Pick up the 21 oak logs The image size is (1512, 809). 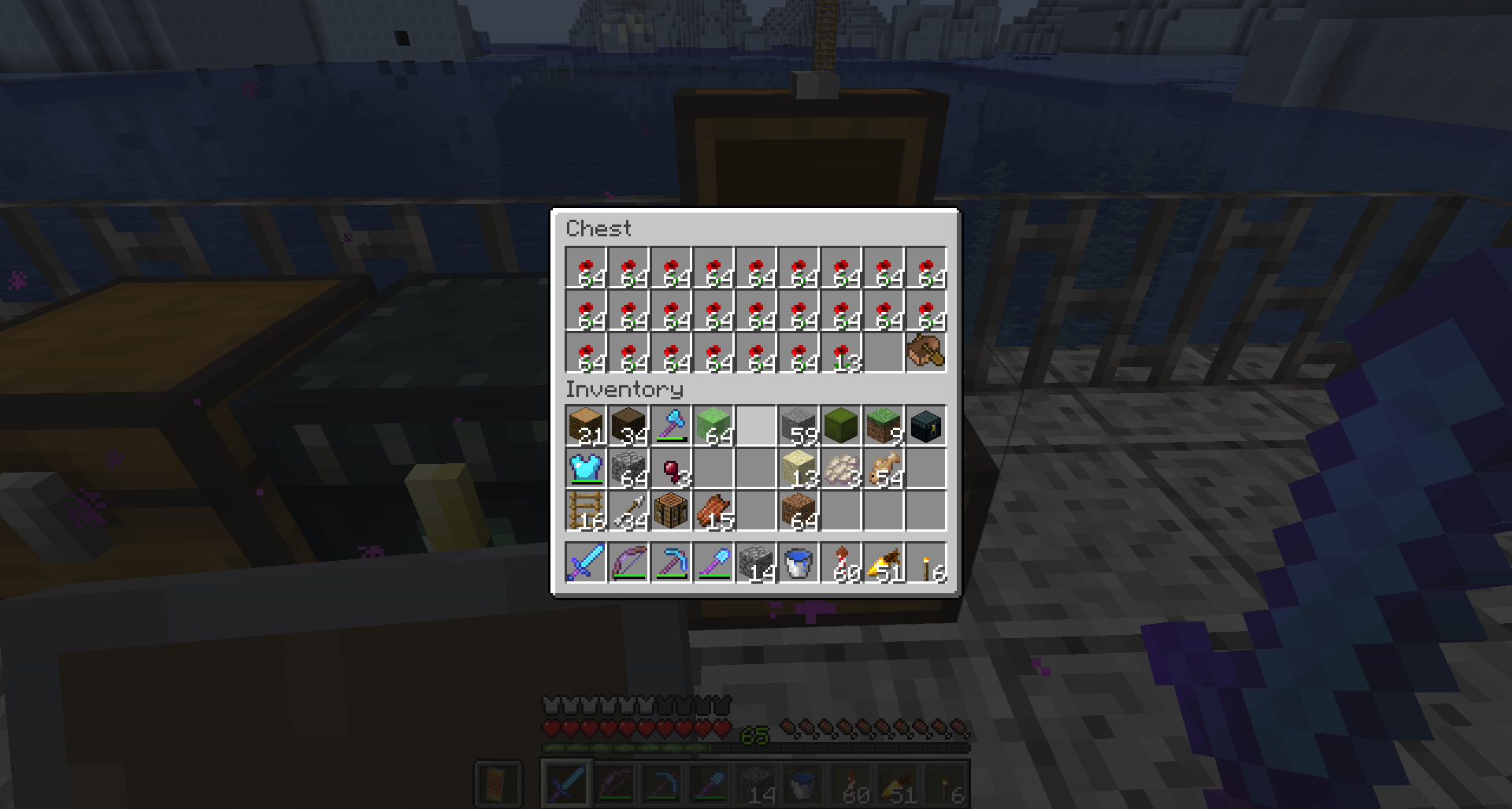586,426
